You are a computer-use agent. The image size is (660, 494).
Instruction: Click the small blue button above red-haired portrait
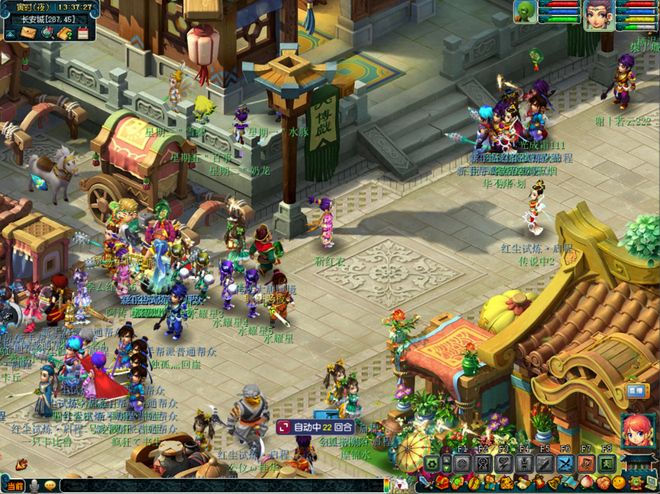pos(634,390)
